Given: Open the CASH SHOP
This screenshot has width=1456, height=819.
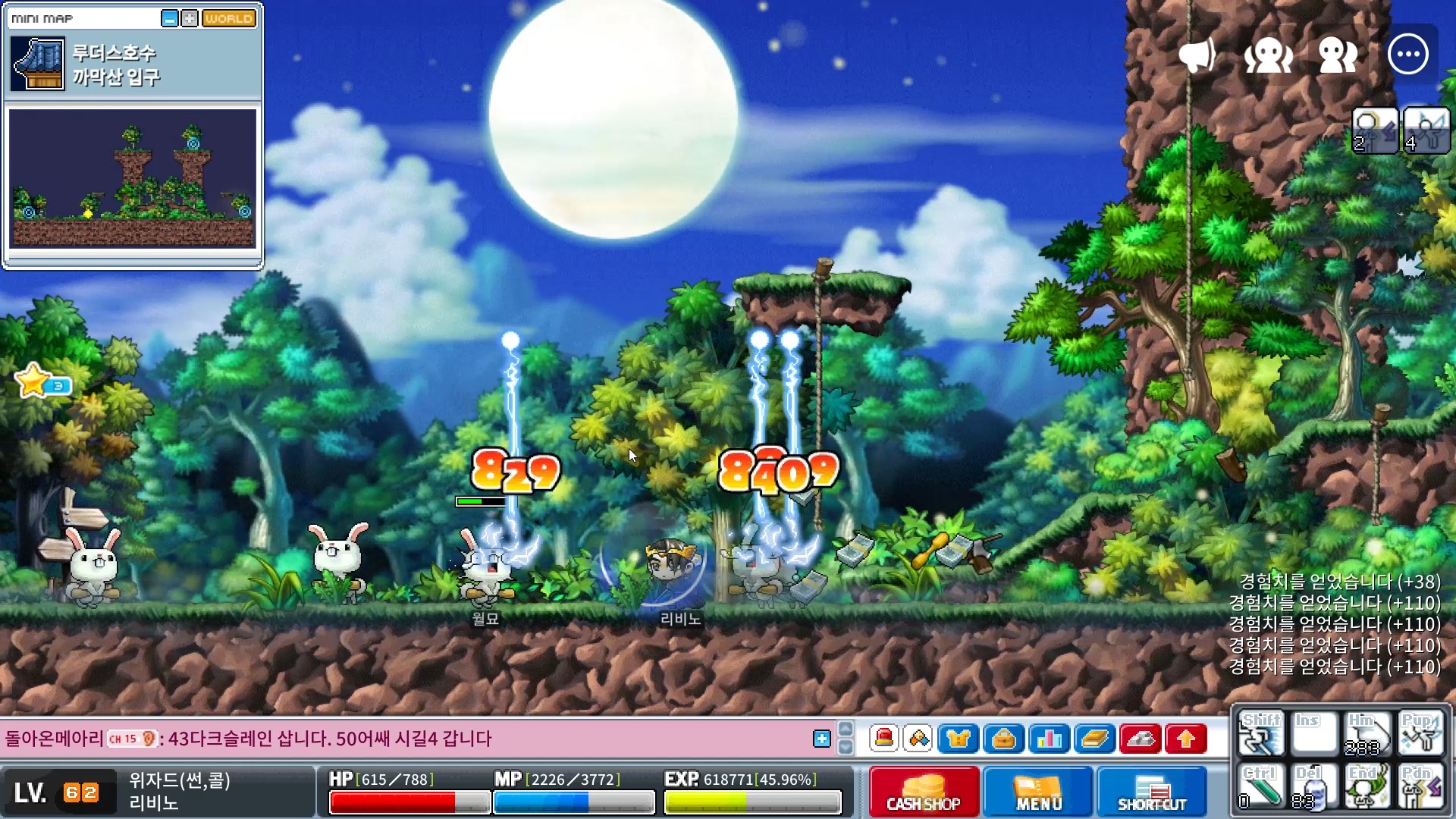Looking at the screenshot, I should (x=924, y=791).
